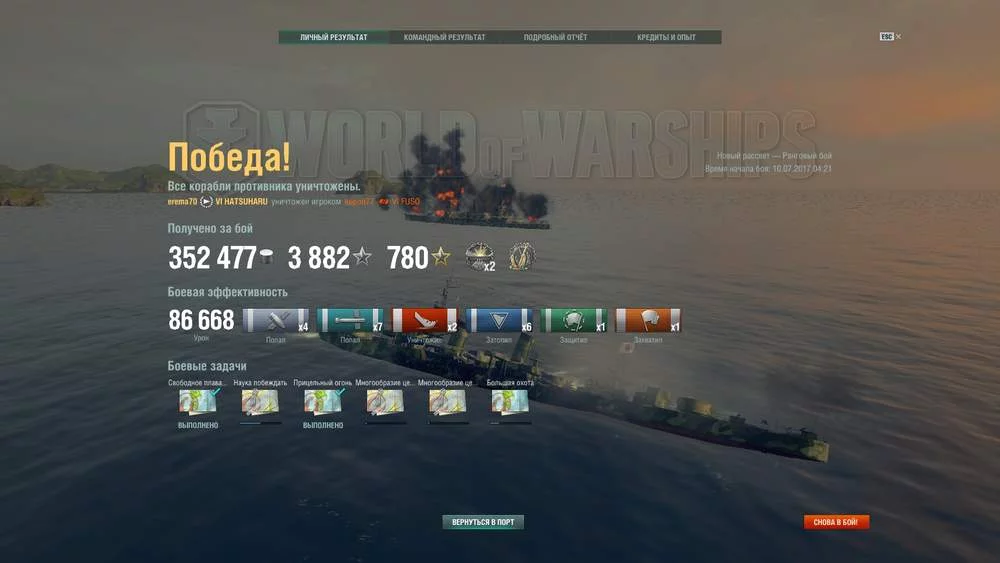Select the Наука побеждать mission tile

(x=260, y=402)
